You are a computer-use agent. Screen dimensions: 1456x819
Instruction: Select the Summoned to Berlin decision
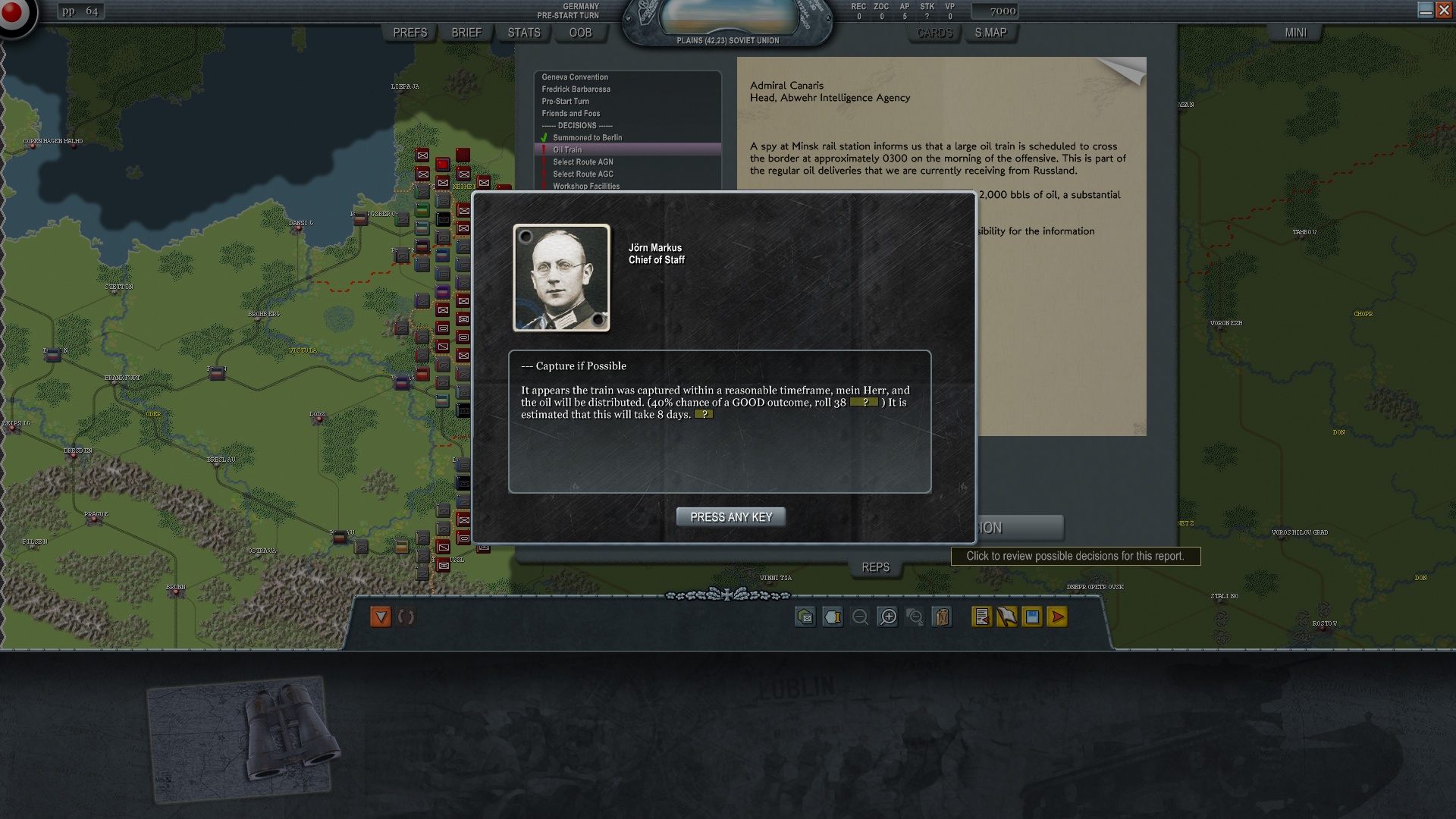[x=587, y=138]
